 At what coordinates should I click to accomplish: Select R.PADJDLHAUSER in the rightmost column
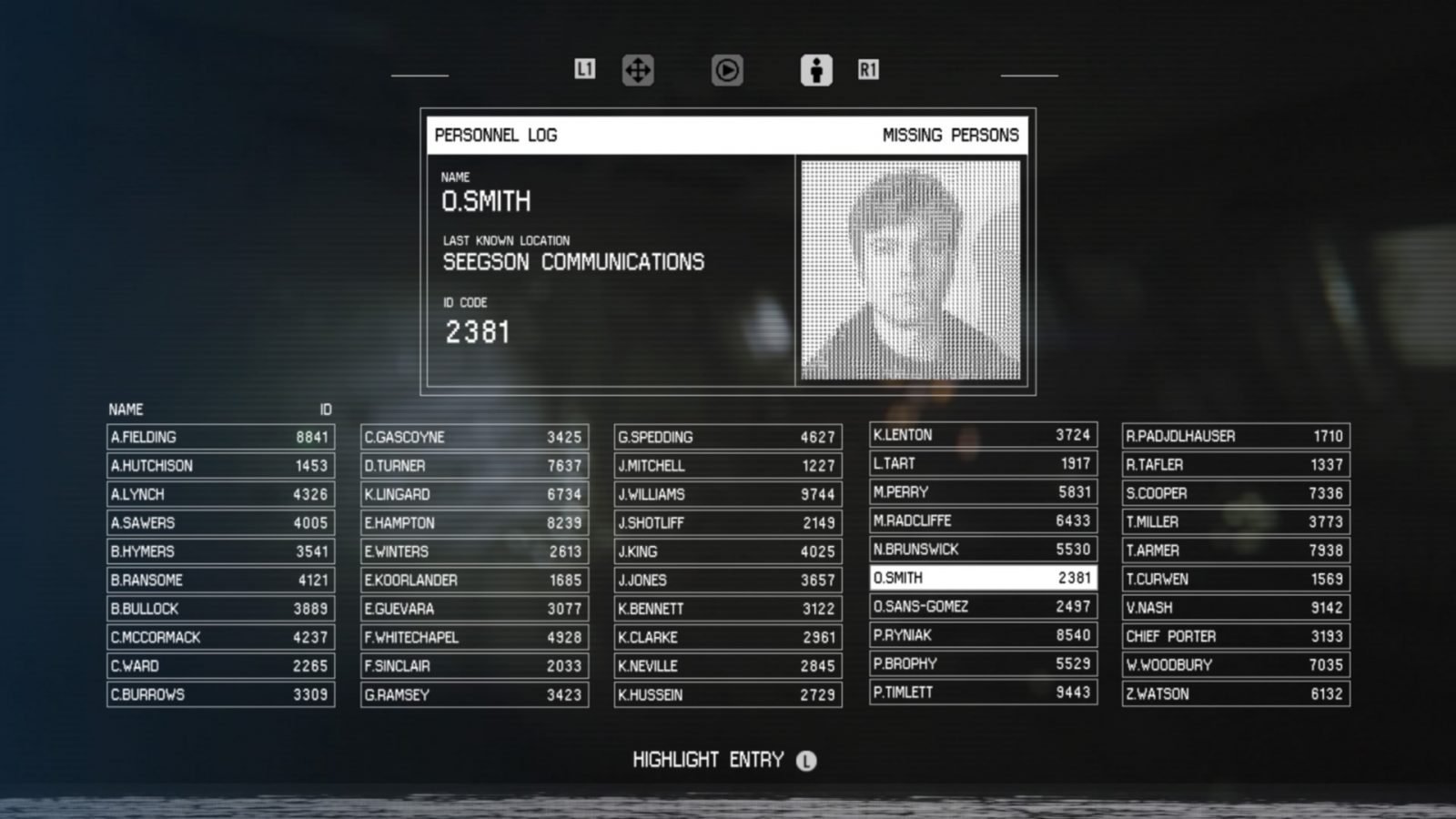(1236, 435)
